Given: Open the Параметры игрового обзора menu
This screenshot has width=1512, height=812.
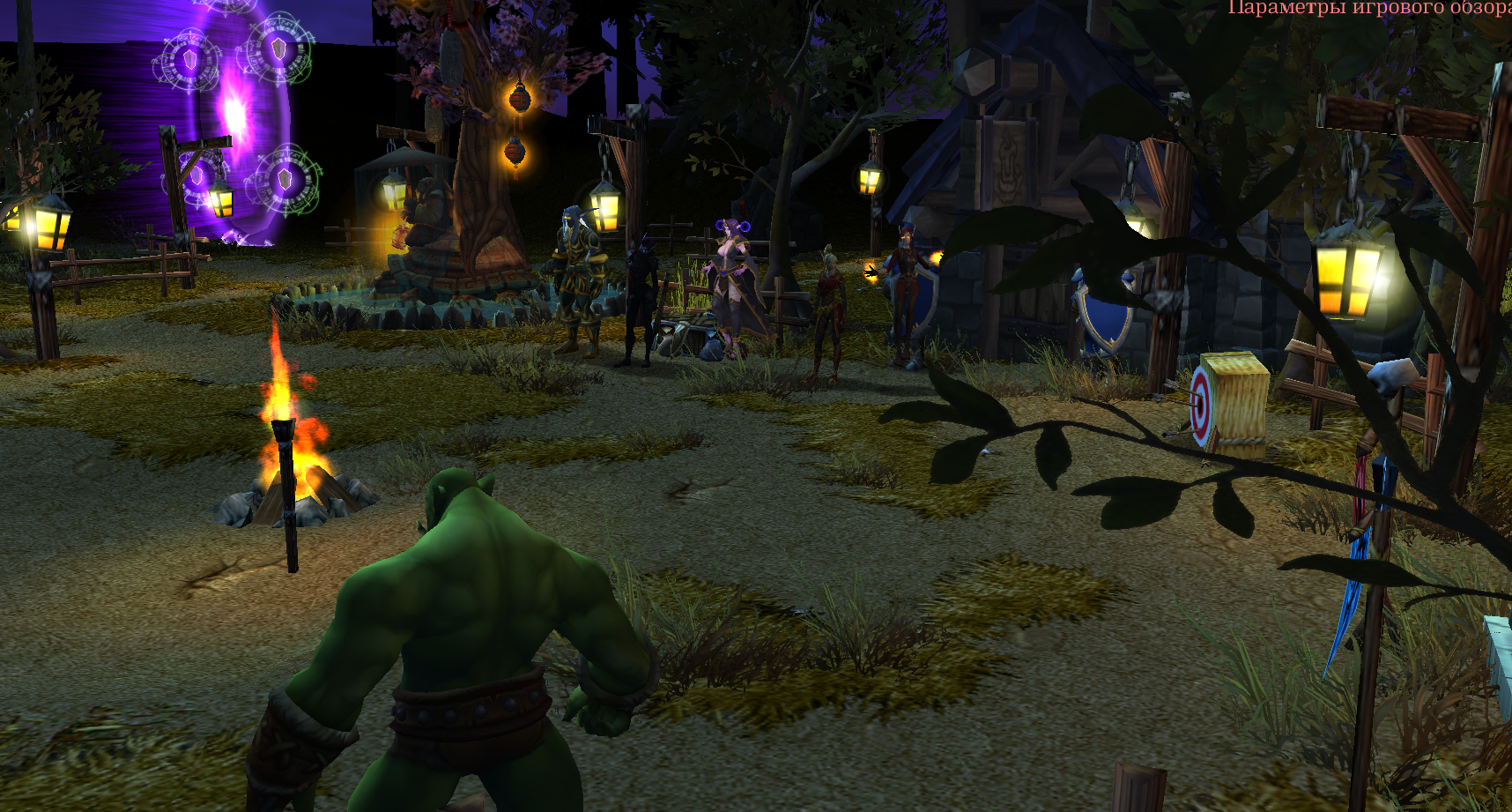Looking at the screenshot, I should [x=1368, y=8].
